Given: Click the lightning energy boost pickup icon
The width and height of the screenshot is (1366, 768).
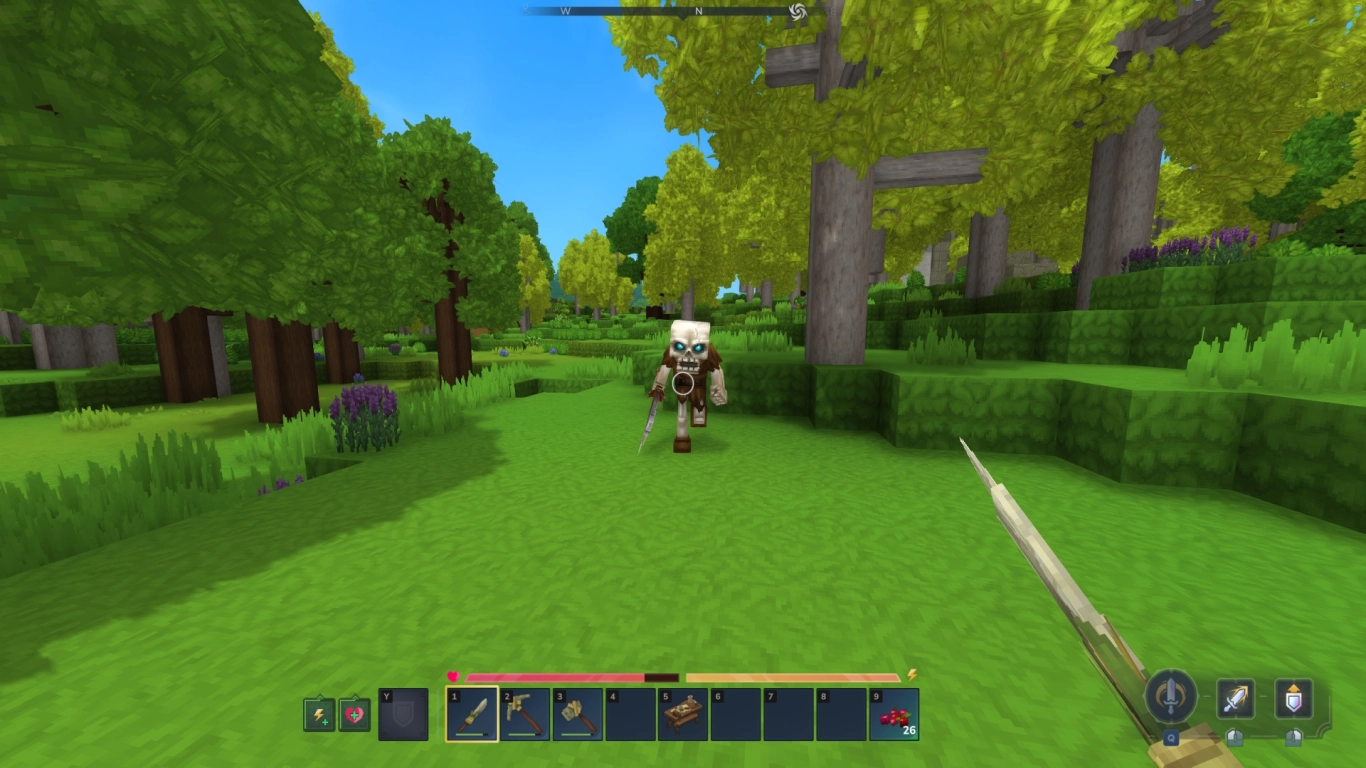Looking at the screenshot, I should click(x=318, y=715).
